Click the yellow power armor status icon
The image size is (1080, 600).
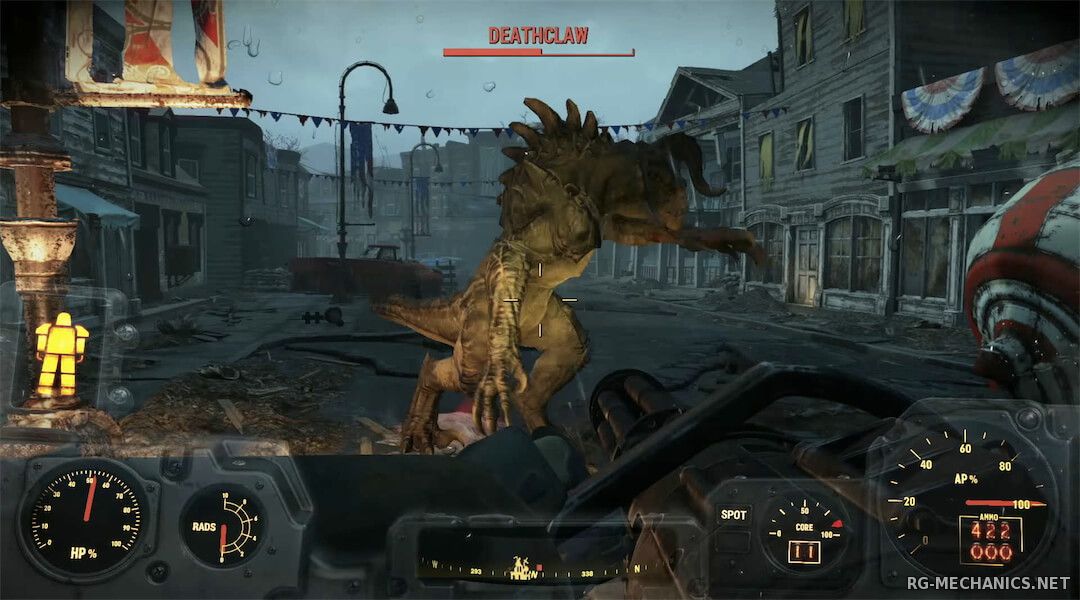(x=61, y=354)
